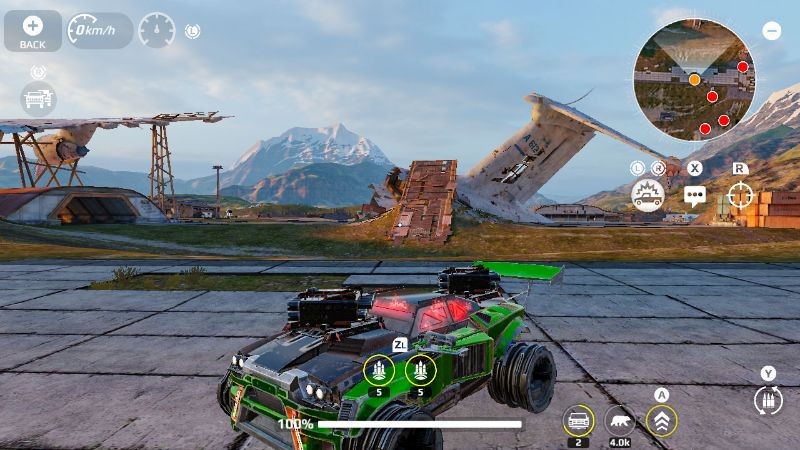The height and width of the screenshot is (450, 800).
Task: Activate the triple chevron boost icon
Action: 661,421
